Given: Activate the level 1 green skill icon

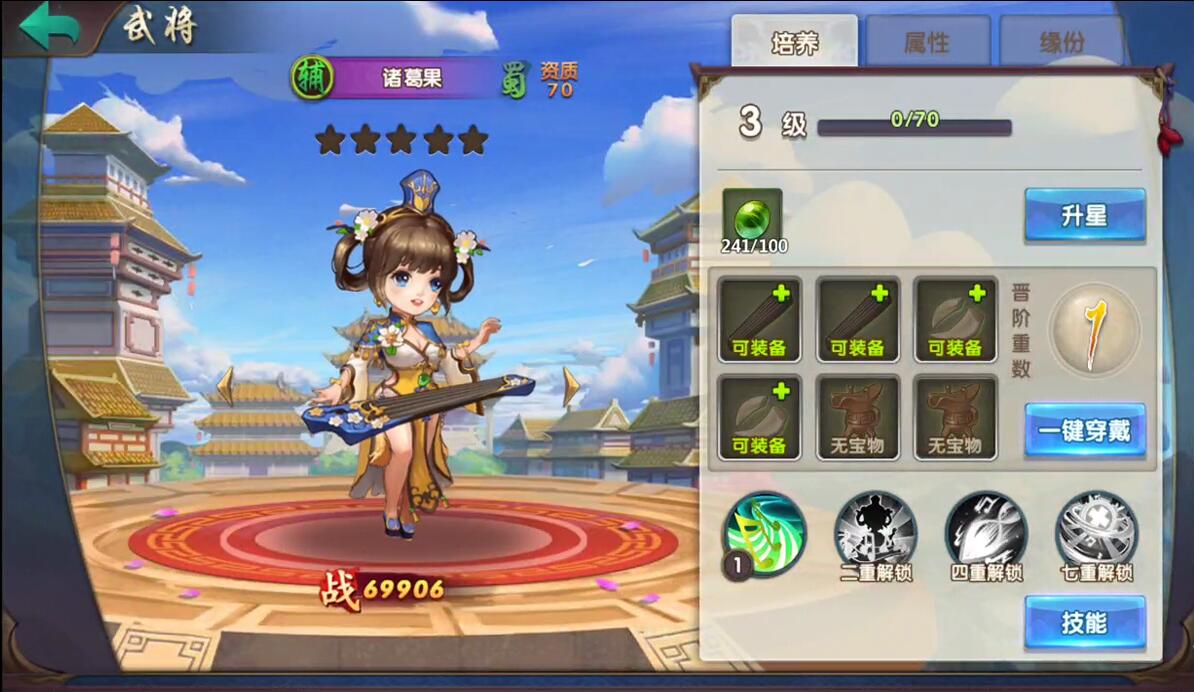Looking at the screenshot, I should pos(764,534).
